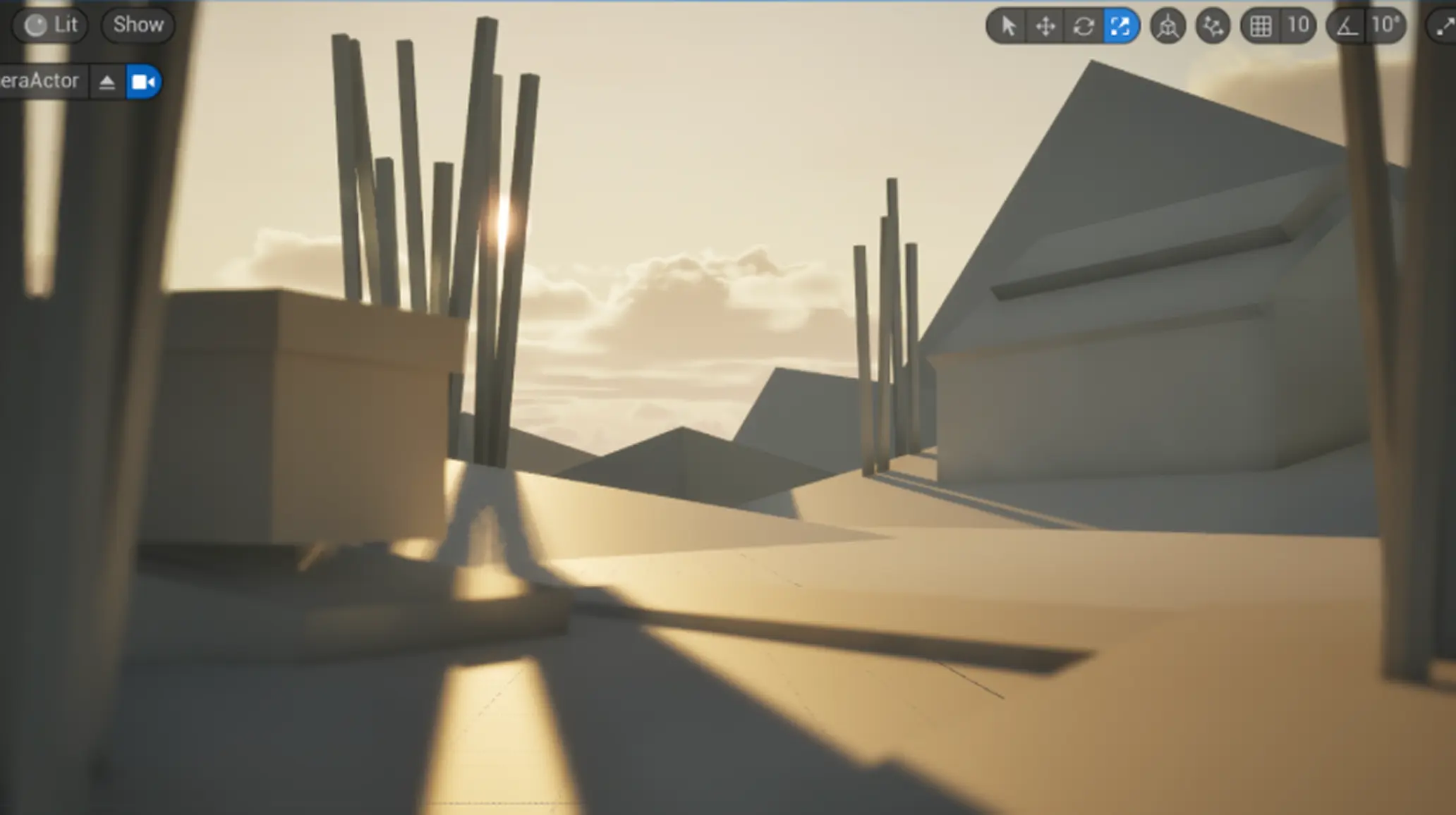The image size is (1456, 815).
Task: Switch to the Move (translate) tool
Action: coord(1045,25)
